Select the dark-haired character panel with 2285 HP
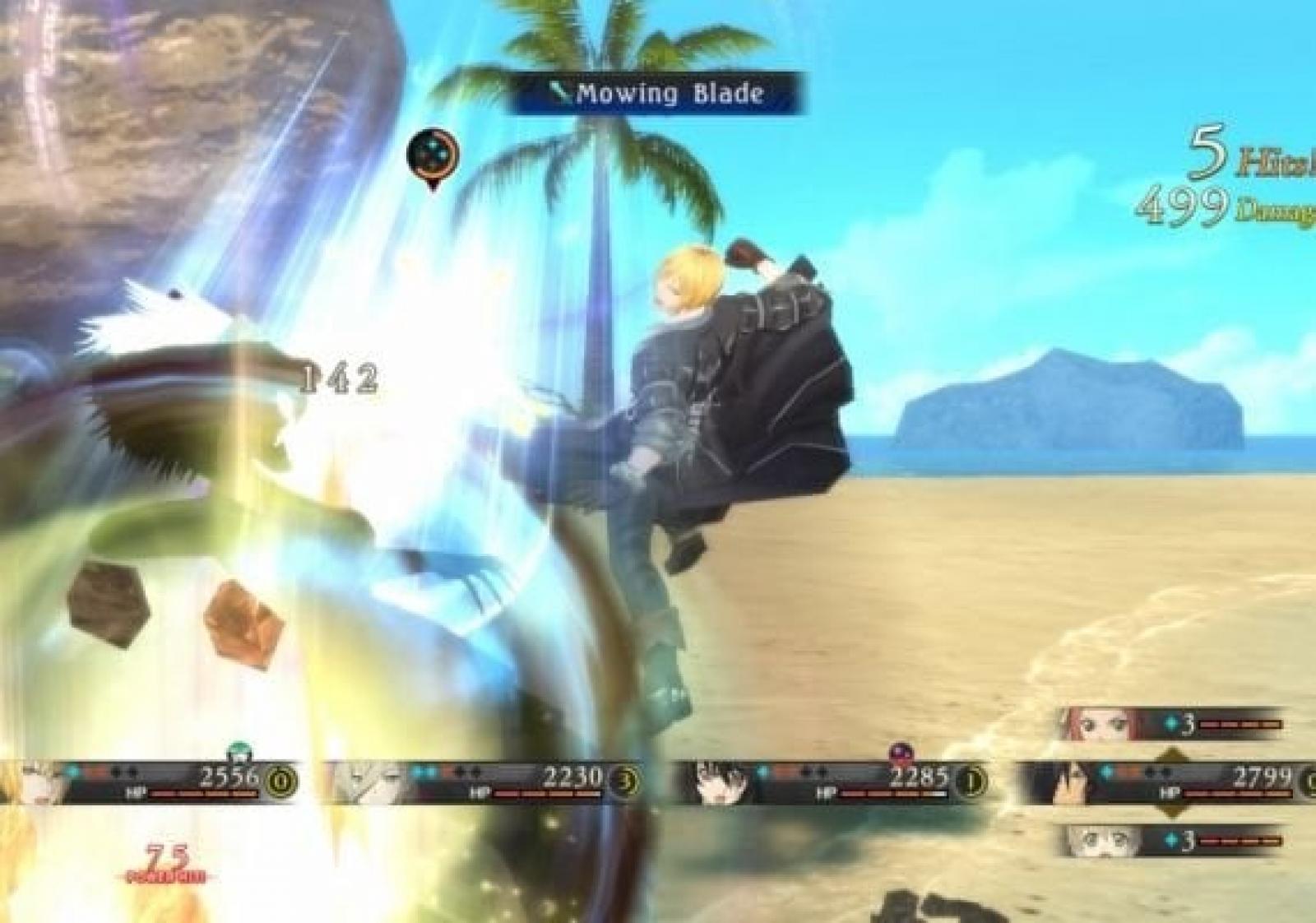1316x923 pixels. tap(831, 781)
